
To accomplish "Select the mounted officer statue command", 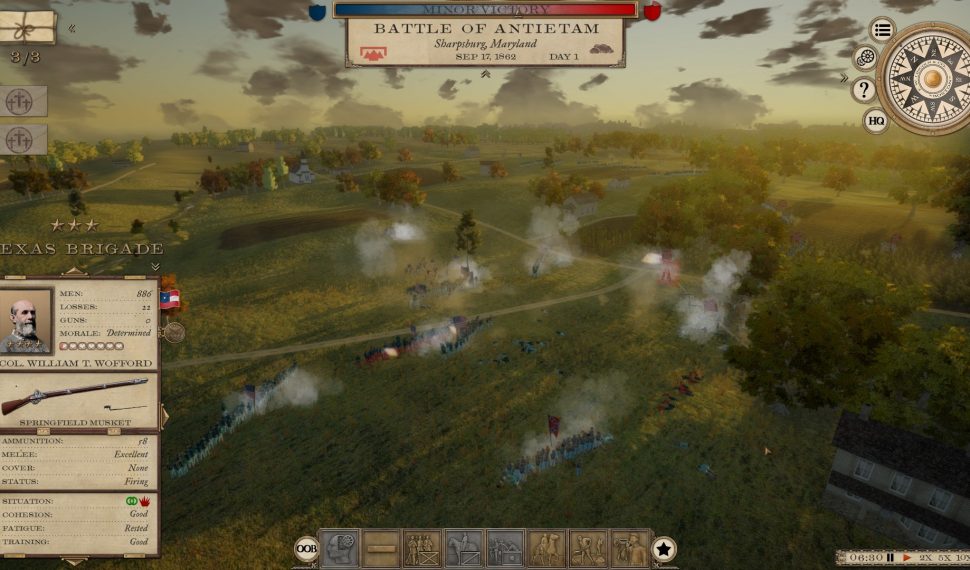I will (464, 548).
